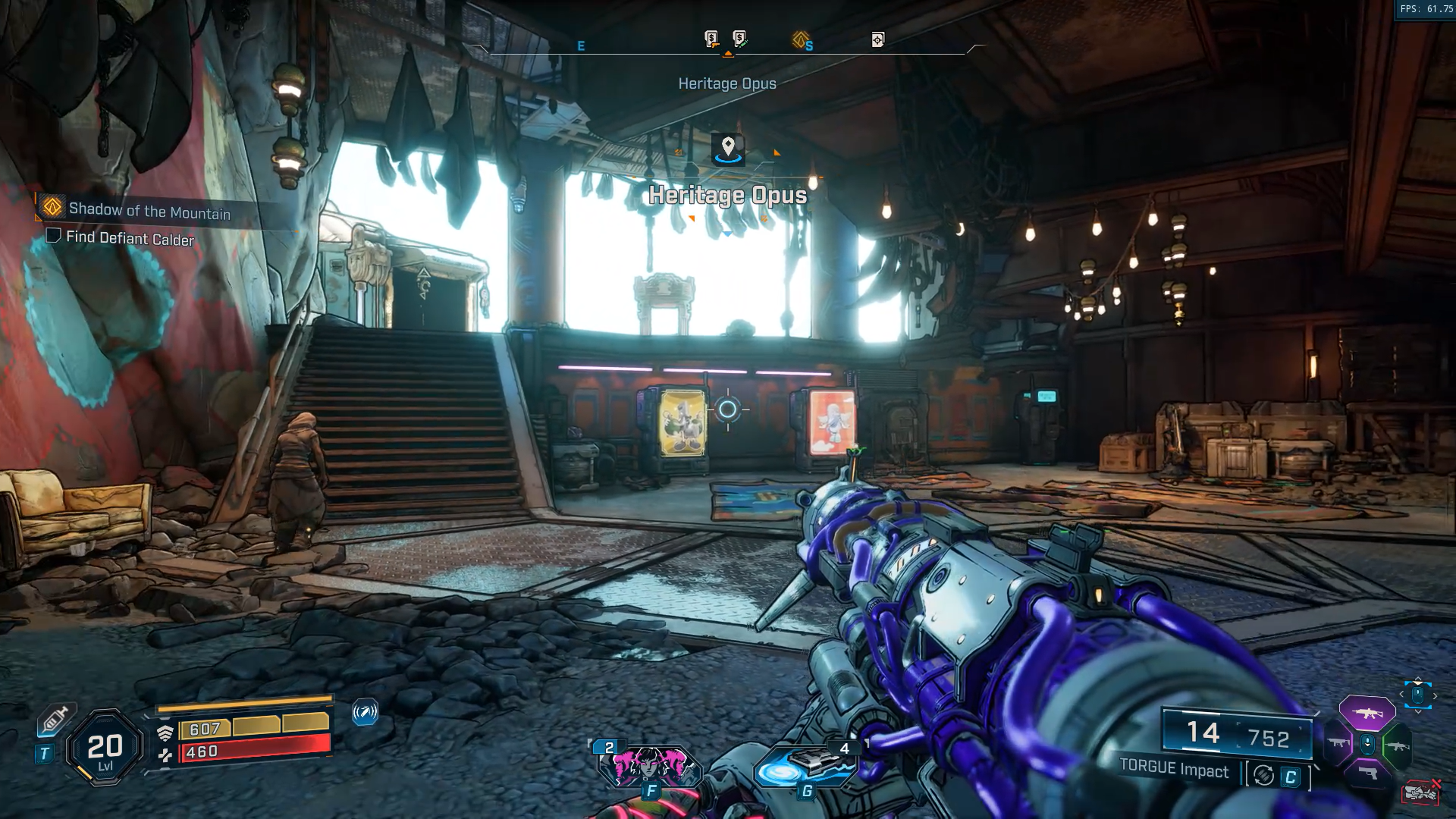Screen dimensions: 1456x819
Task: Switch to the green-bordered rifle slot
Action: tap(1396, 745)
